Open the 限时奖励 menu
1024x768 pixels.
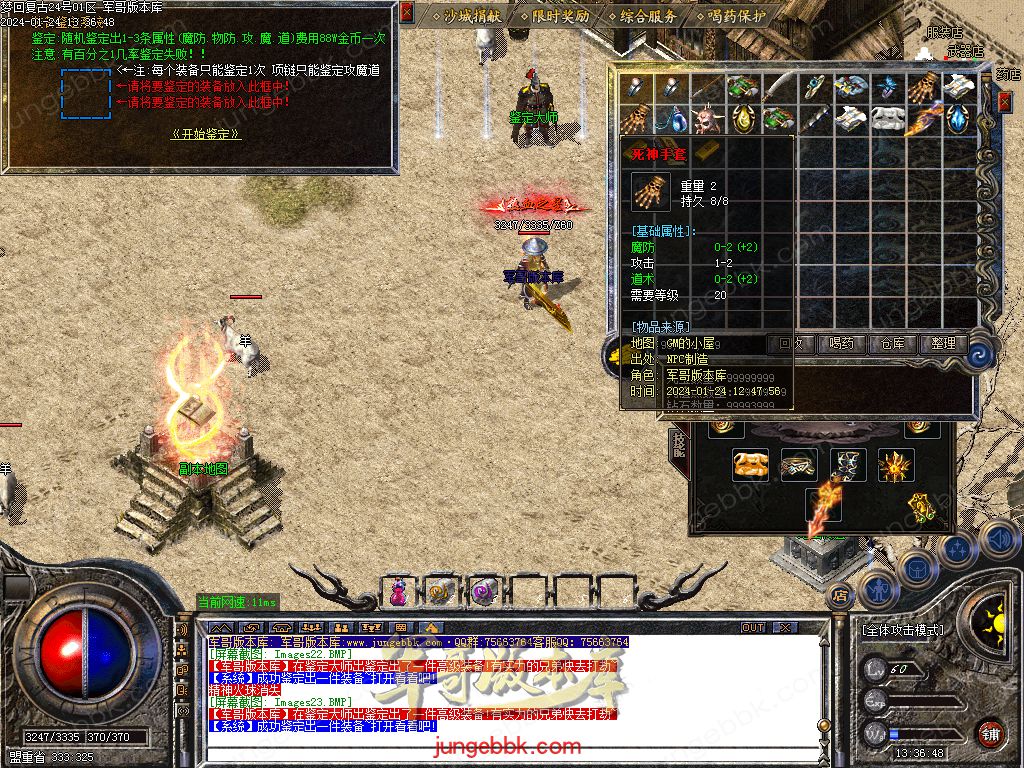tap(556, 16)
